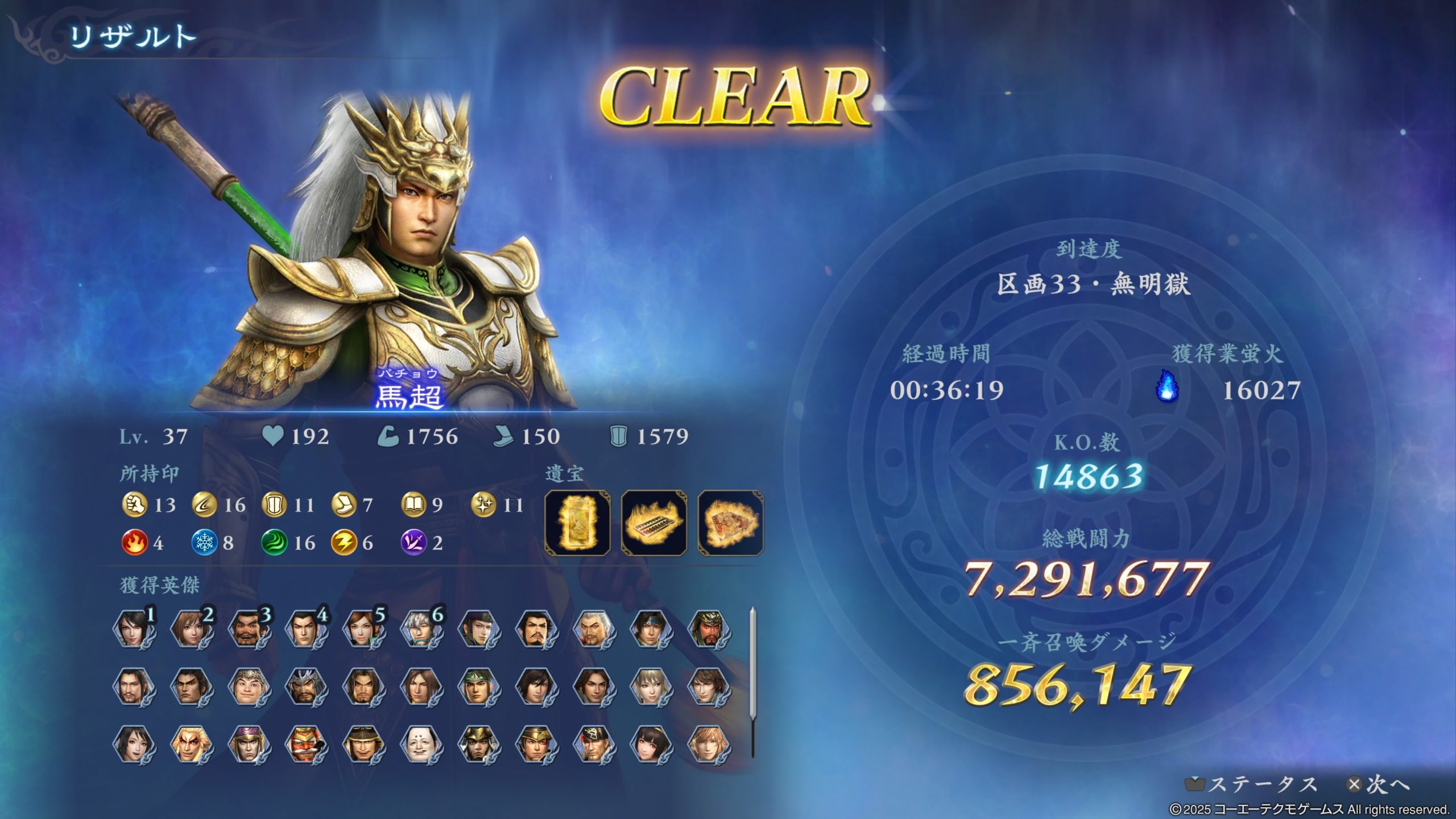Screen dimensions: 1456x819
Task: Pick the bearded hero portrait numbered 3
Action: coord(249,629)
